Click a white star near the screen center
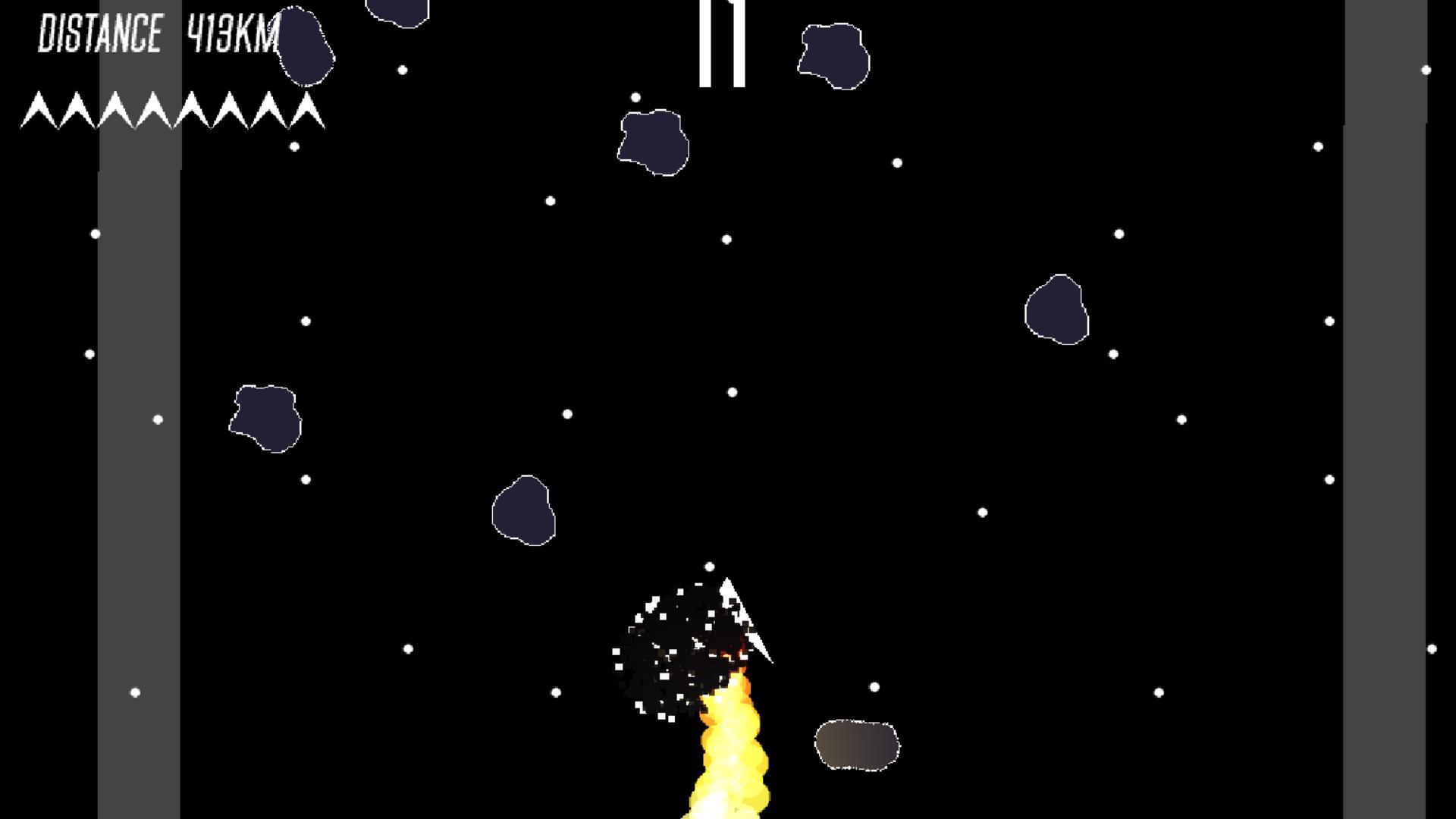This screenshot has height=819, width=1456. click(x=733, y=392)
